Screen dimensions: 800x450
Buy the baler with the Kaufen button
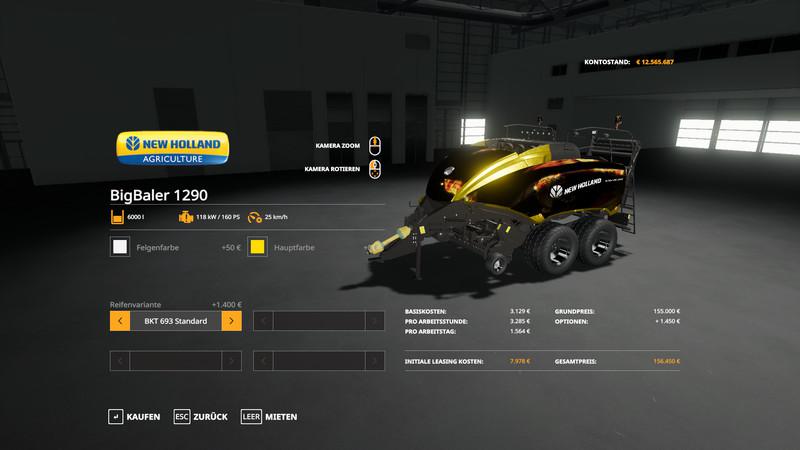click(x=135, y=416)
